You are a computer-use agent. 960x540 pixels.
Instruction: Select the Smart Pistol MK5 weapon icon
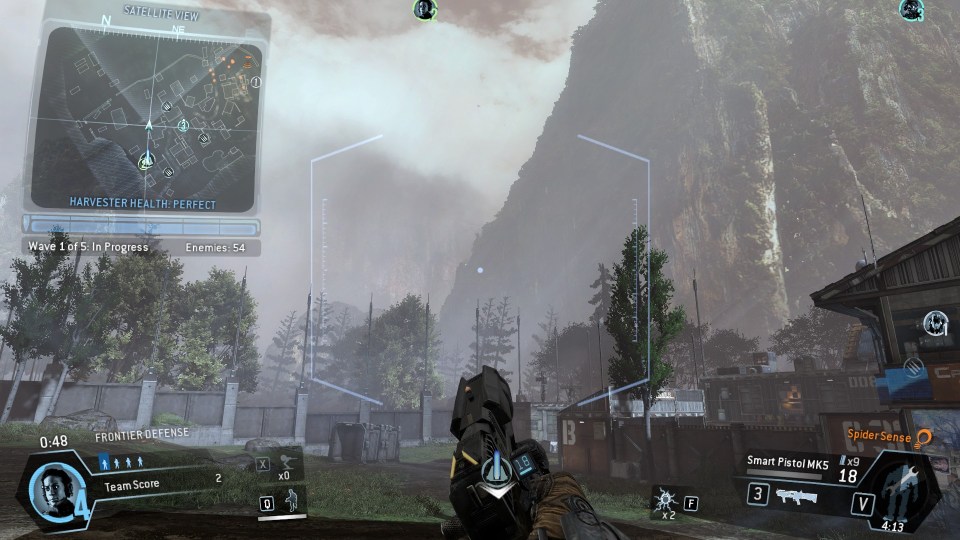[796, 494]
